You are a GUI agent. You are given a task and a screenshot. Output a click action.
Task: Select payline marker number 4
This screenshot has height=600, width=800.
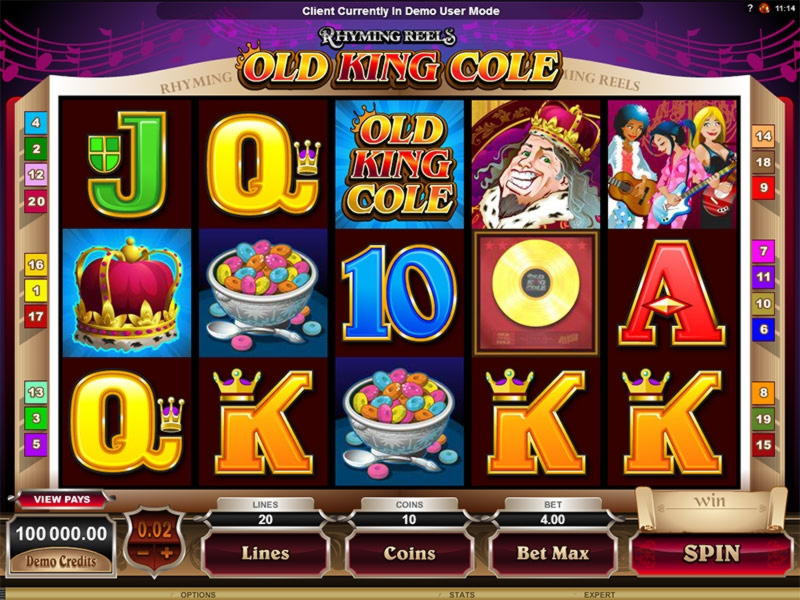[37, 124]
